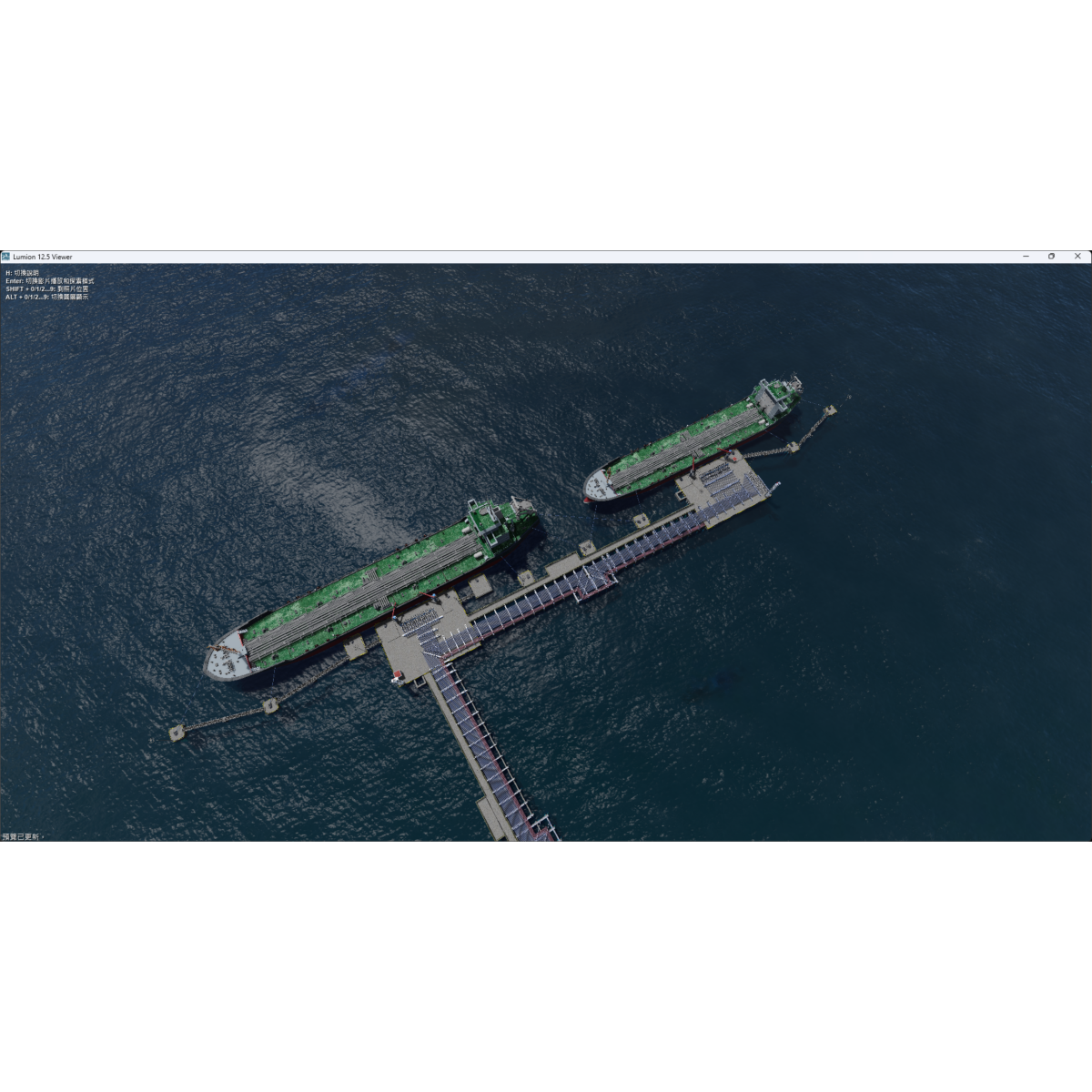Screen dimensions: 1092x1092
Task: Close the Lumion 12.5 Viewer window
Action: (x=1077, y=257)
